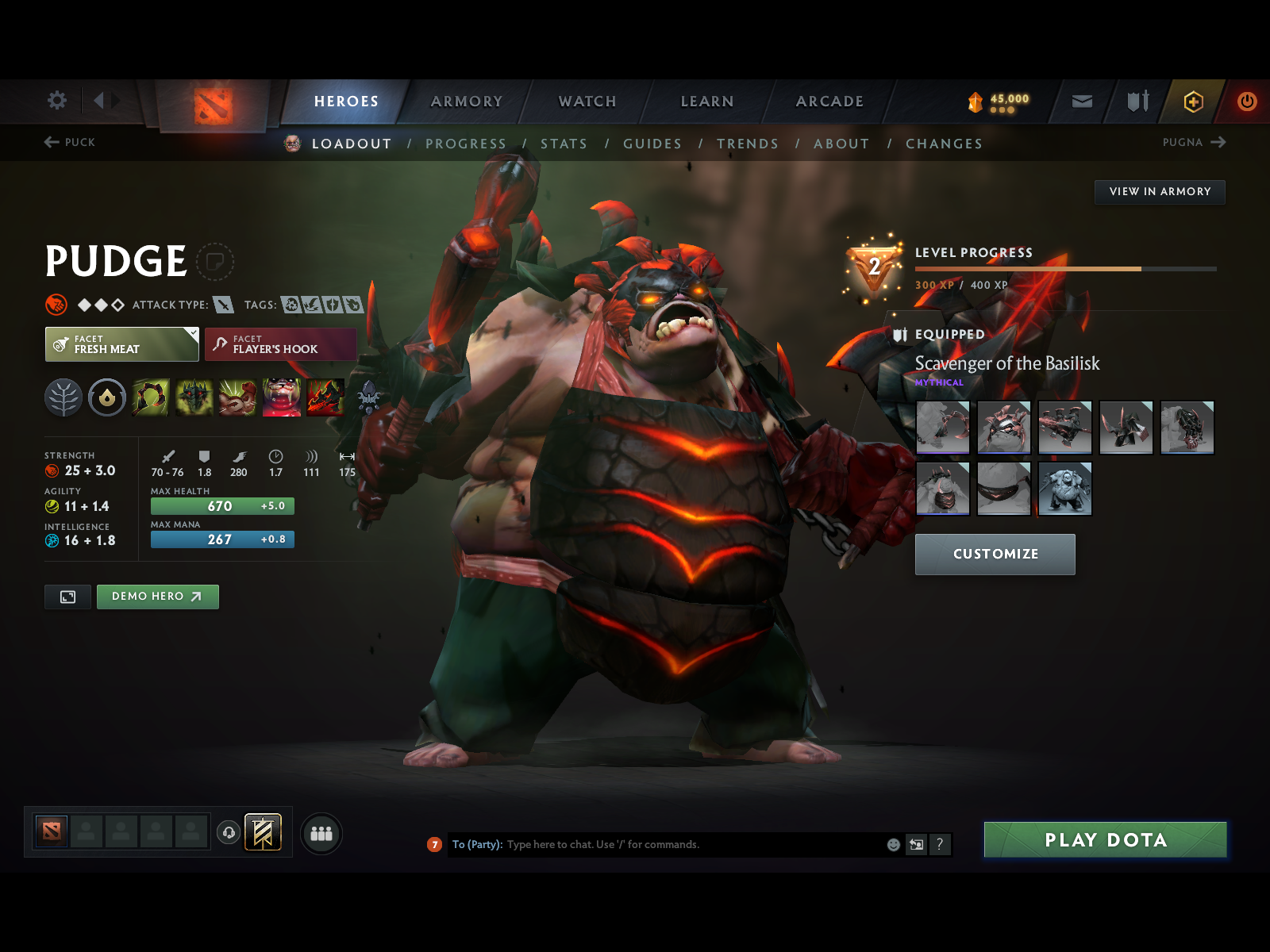Click the CUSTOMIZE button
Screen dimensions: 1270x952
point(995,554)
